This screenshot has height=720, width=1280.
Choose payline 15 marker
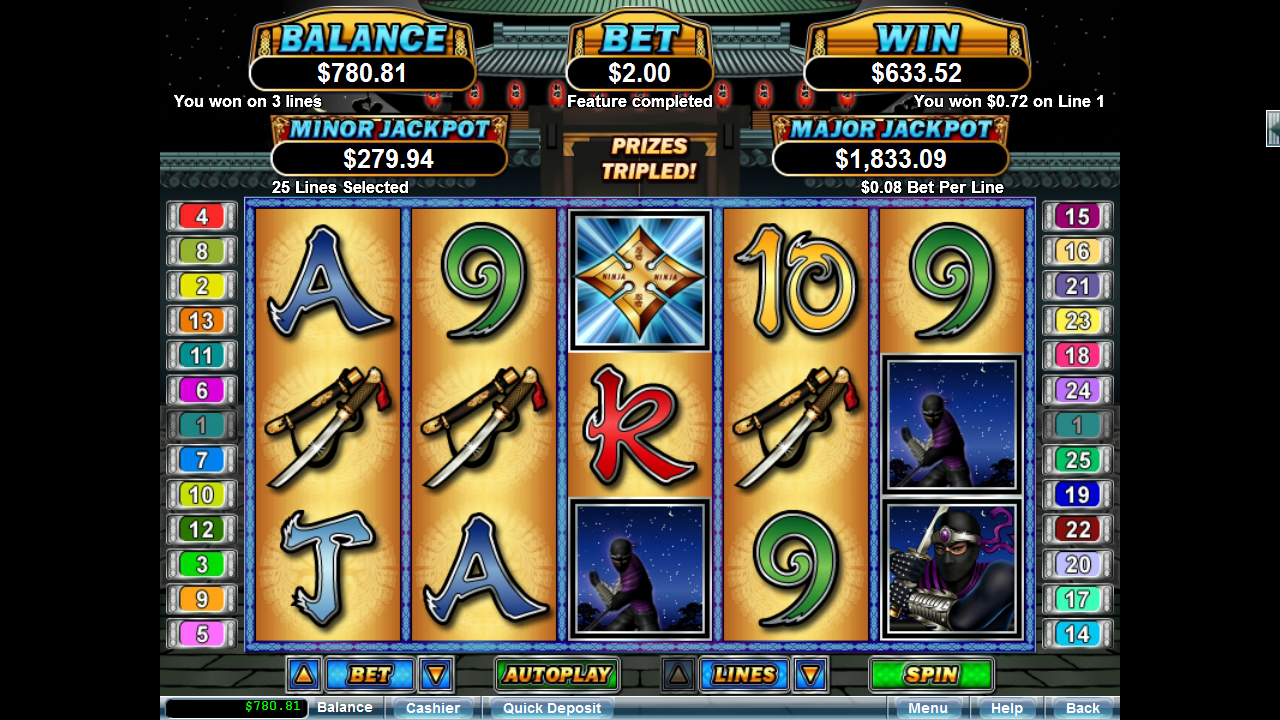pos(1077,217)
